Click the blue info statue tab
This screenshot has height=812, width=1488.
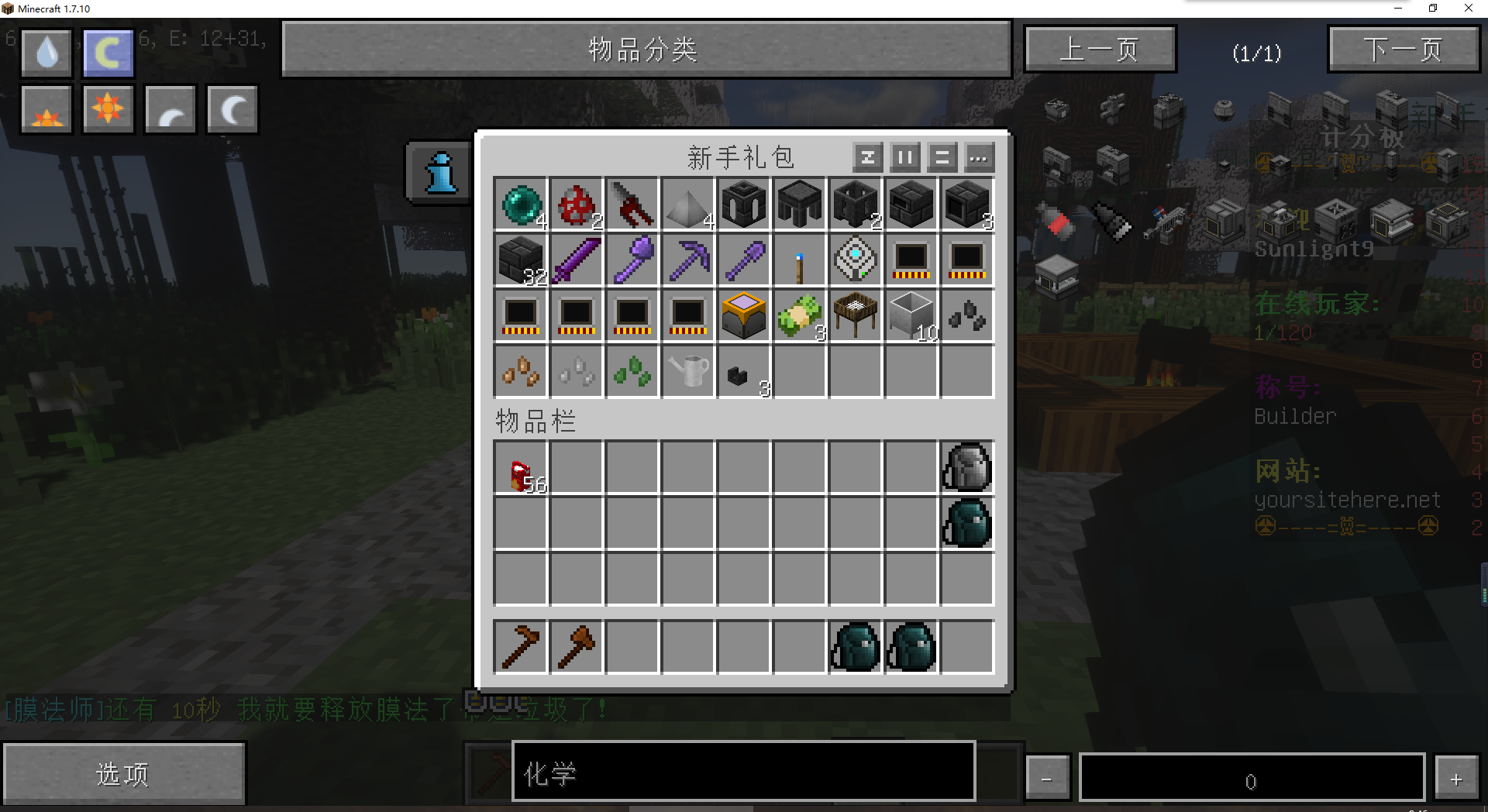pyautogui.click(x=440, y=173)
